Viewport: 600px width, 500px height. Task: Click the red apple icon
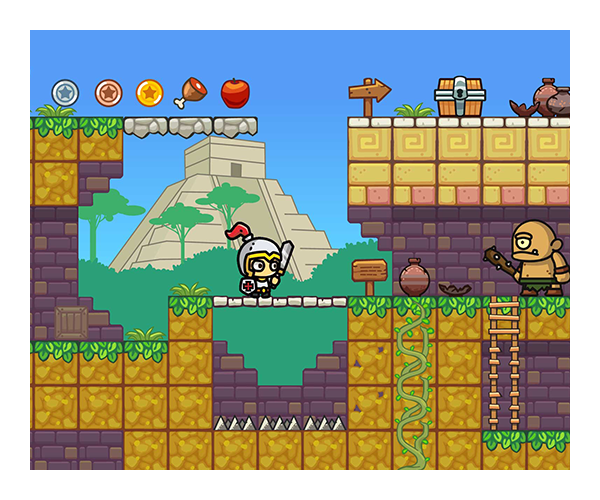pos(235,93)
